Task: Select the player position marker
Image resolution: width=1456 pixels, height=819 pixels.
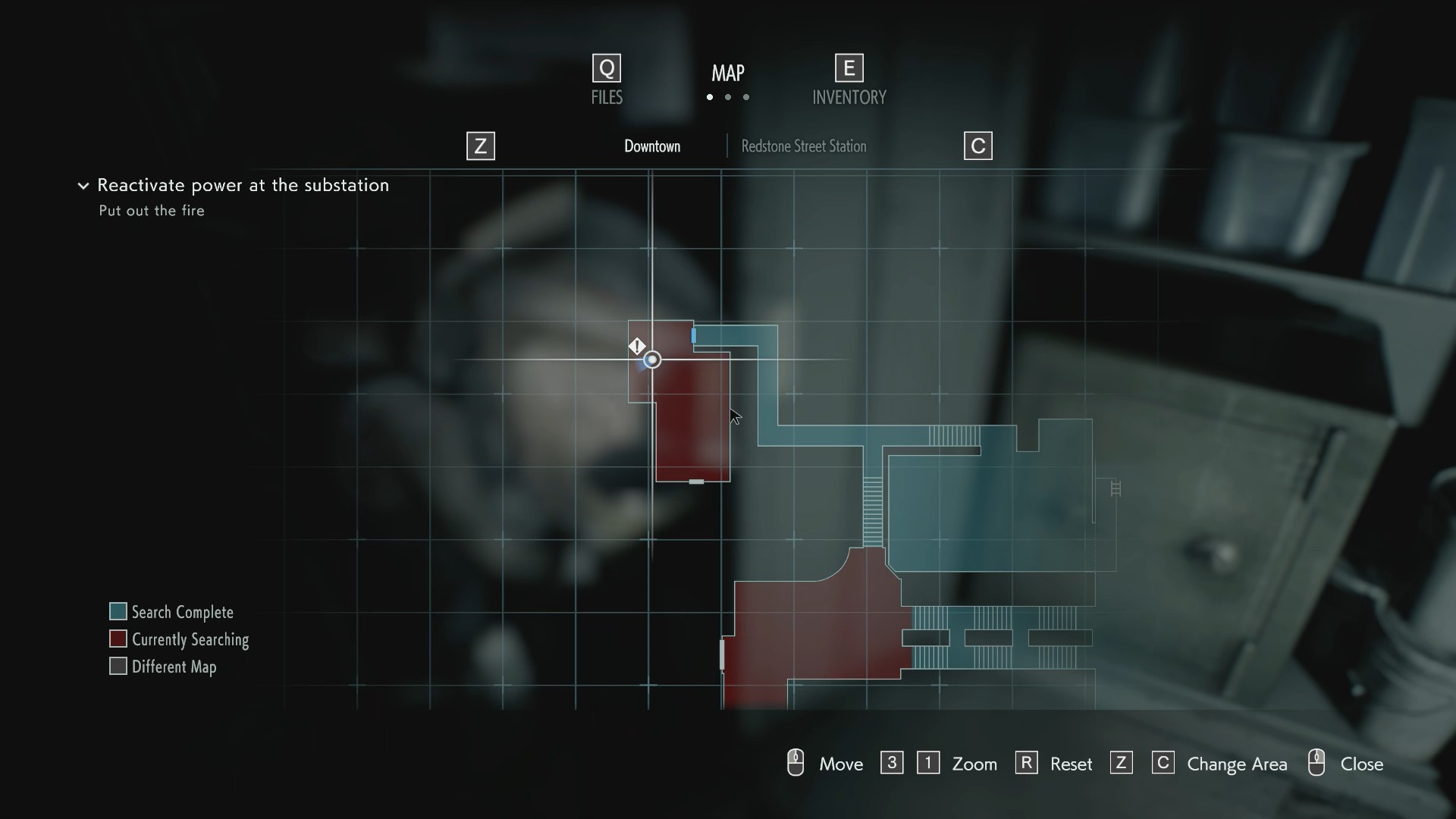Action: pos(652,359)
